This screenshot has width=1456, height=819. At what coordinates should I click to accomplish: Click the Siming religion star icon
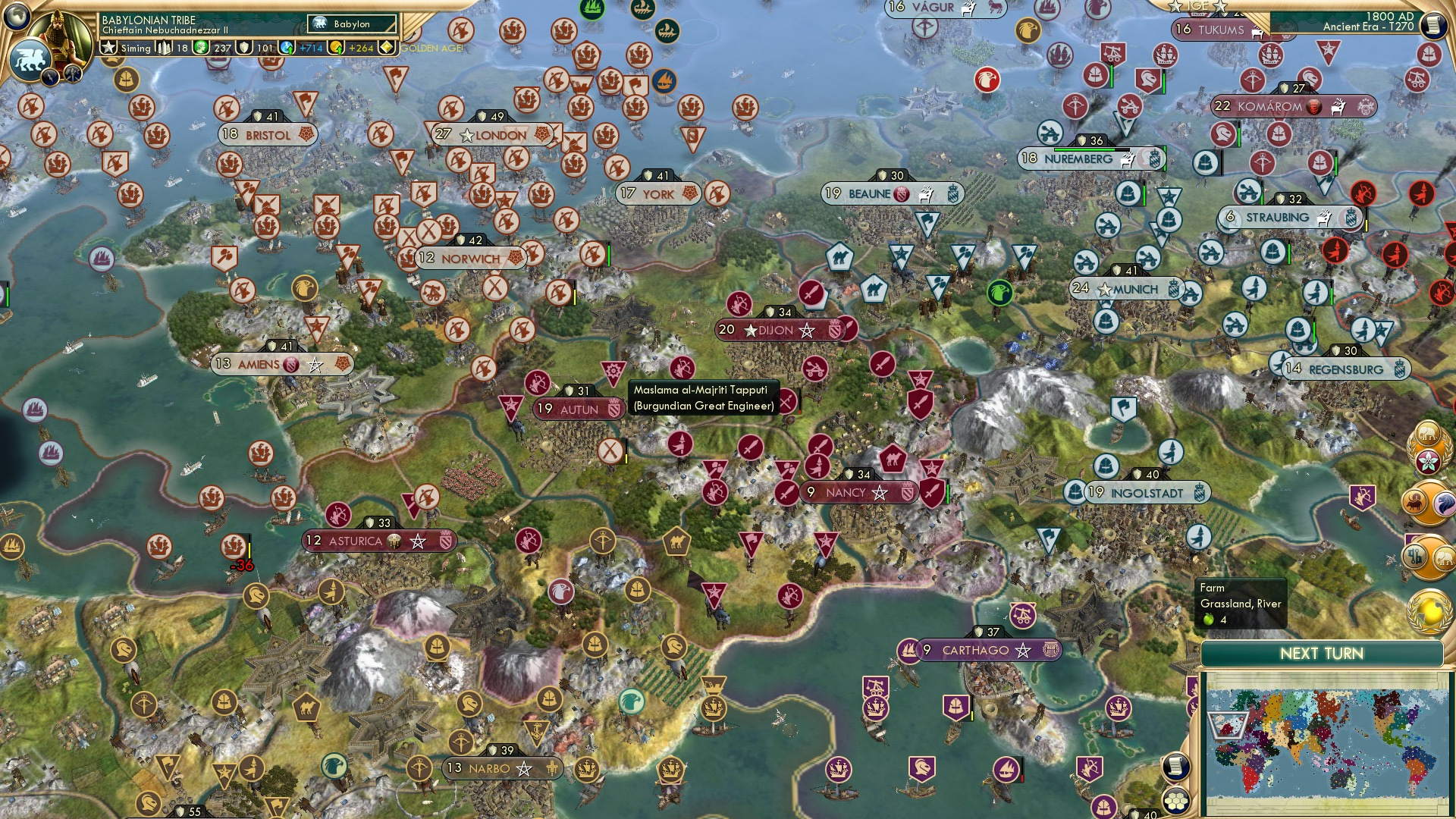click(x=109, y=47)
